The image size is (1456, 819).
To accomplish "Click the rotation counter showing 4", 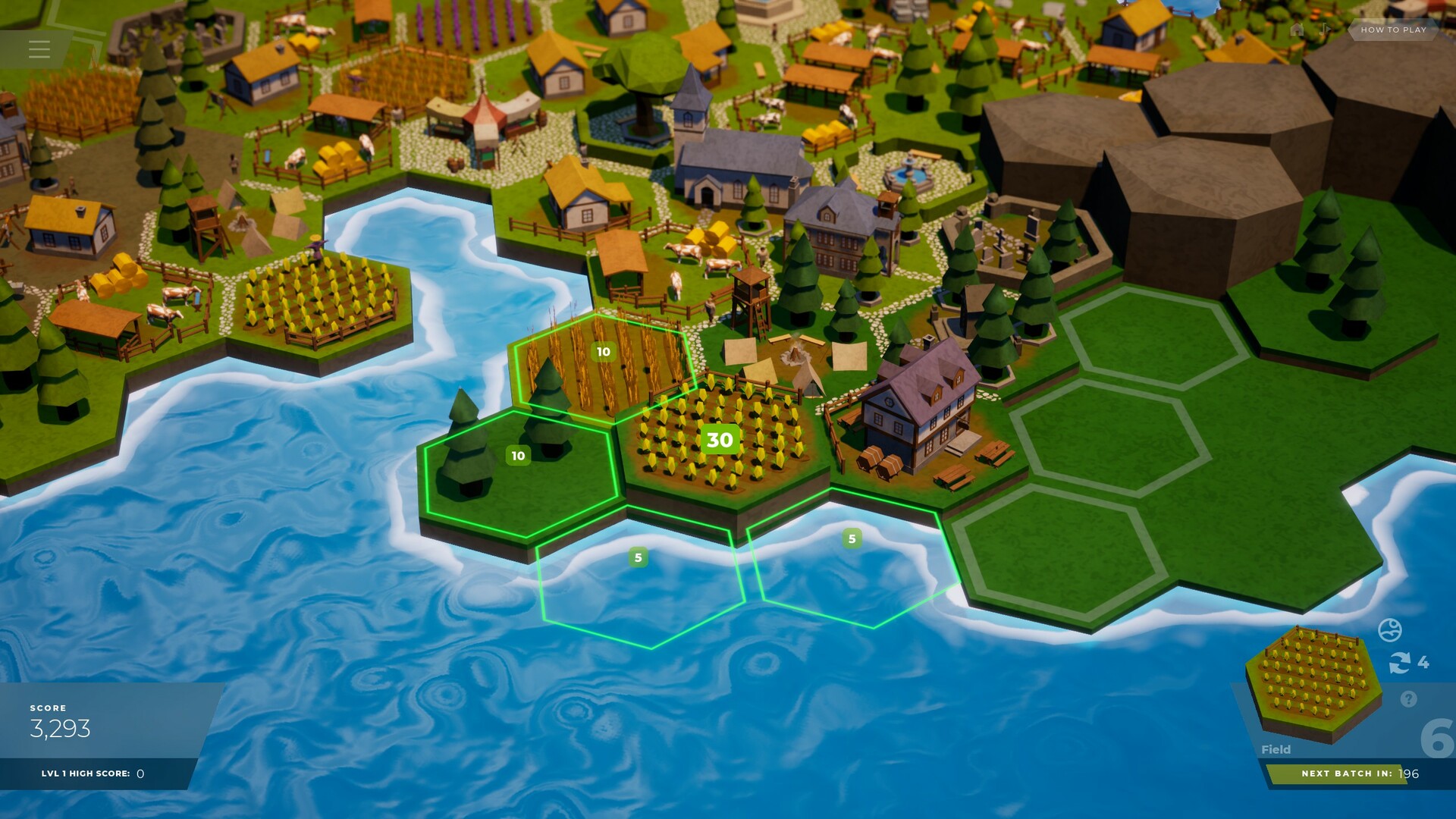I will 1423,662.
